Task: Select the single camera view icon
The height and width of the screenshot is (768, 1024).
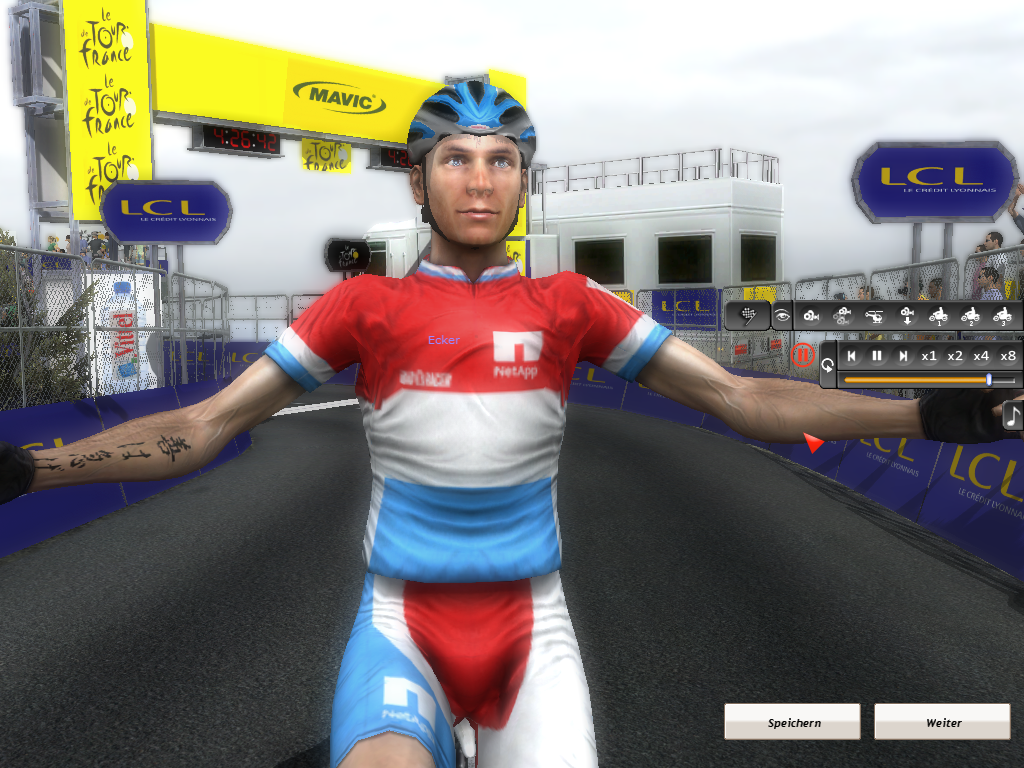Action: [810, 316]
